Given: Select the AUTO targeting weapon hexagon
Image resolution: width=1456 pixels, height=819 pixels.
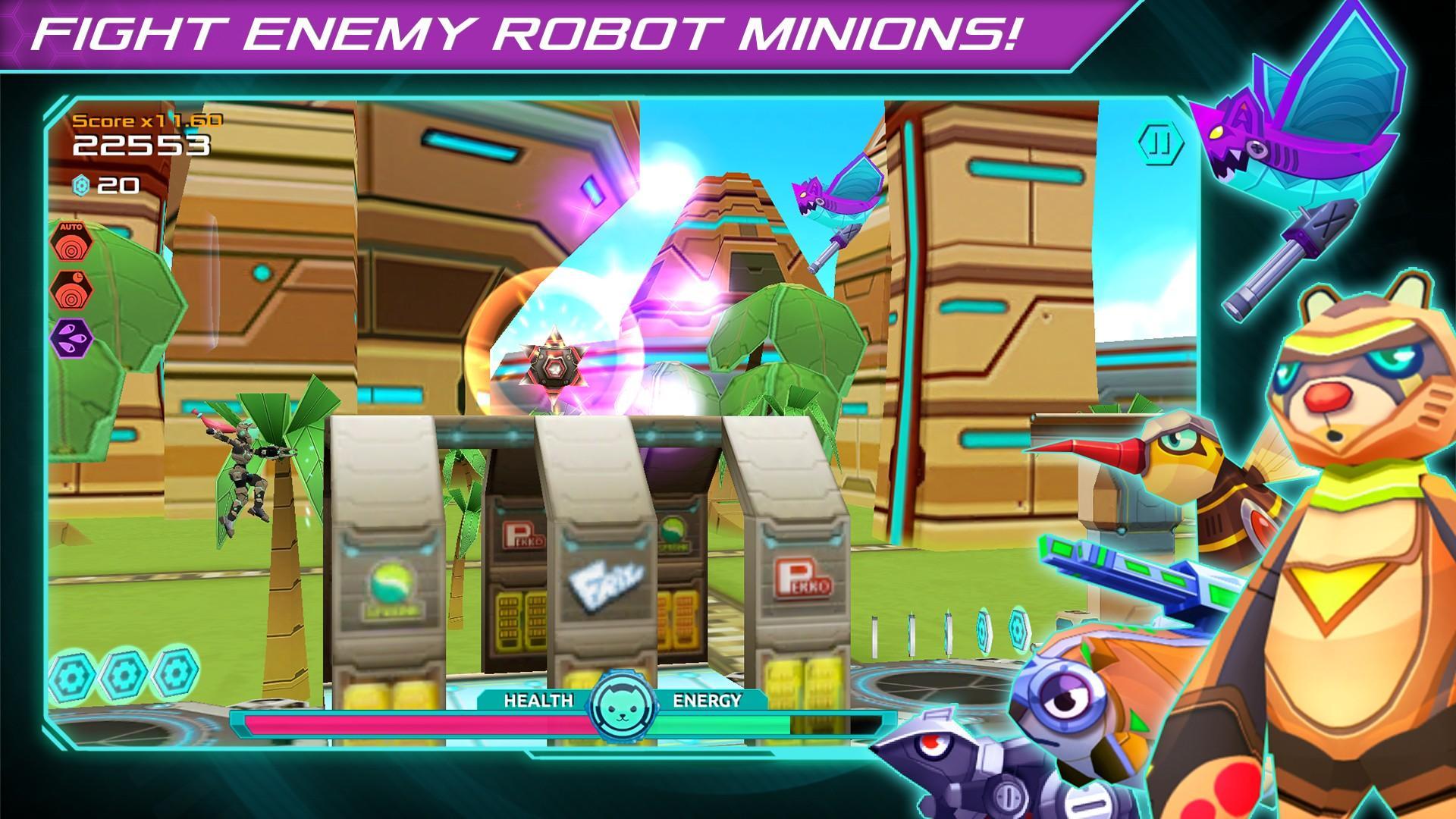Looking at the screenshot, I should click(x=73, y=243).
